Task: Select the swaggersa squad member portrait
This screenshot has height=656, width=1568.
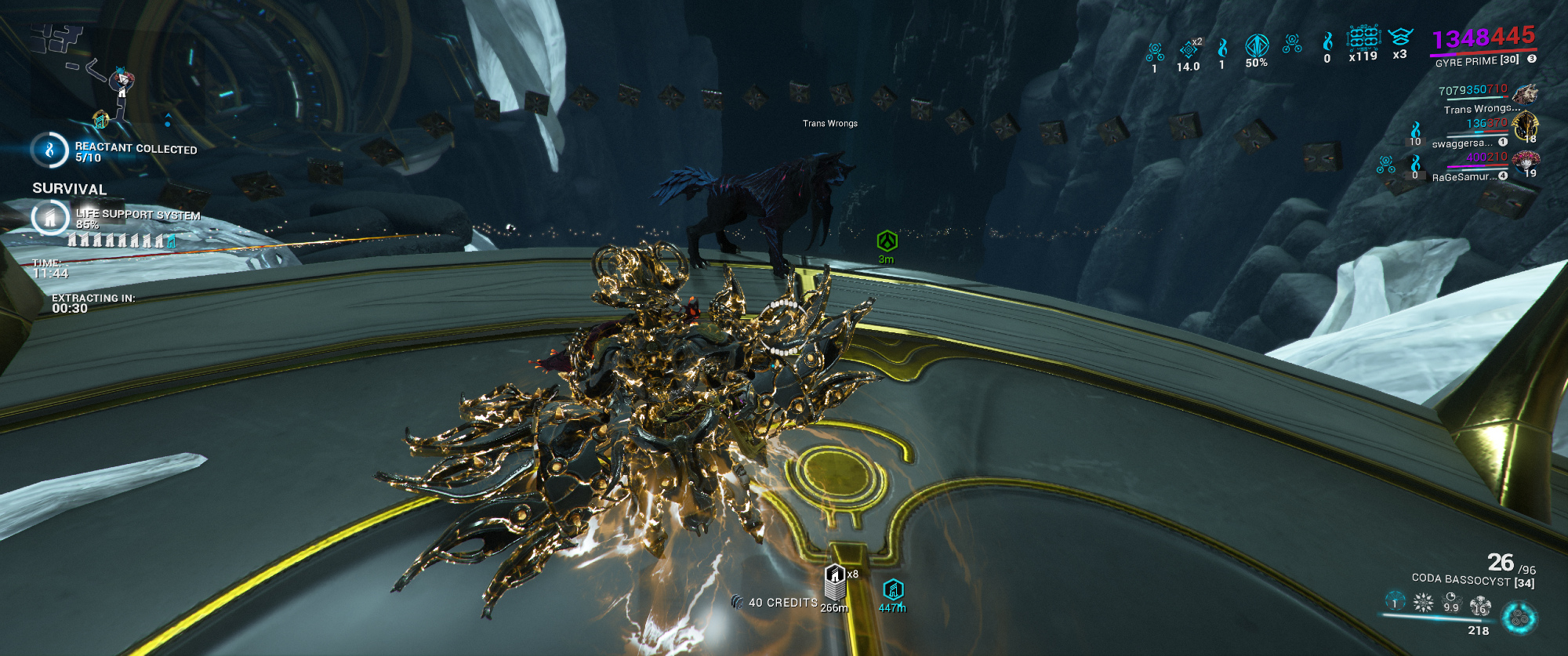Action: (1525, 126)
